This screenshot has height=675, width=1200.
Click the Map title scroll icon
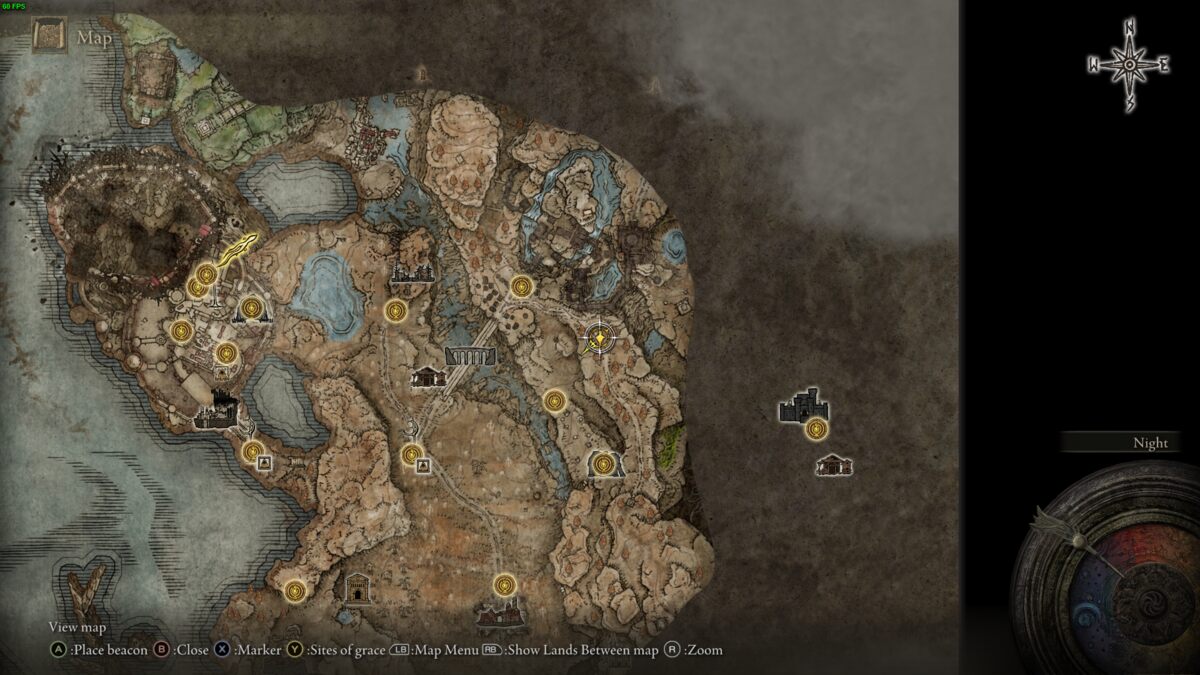(48, 38)
